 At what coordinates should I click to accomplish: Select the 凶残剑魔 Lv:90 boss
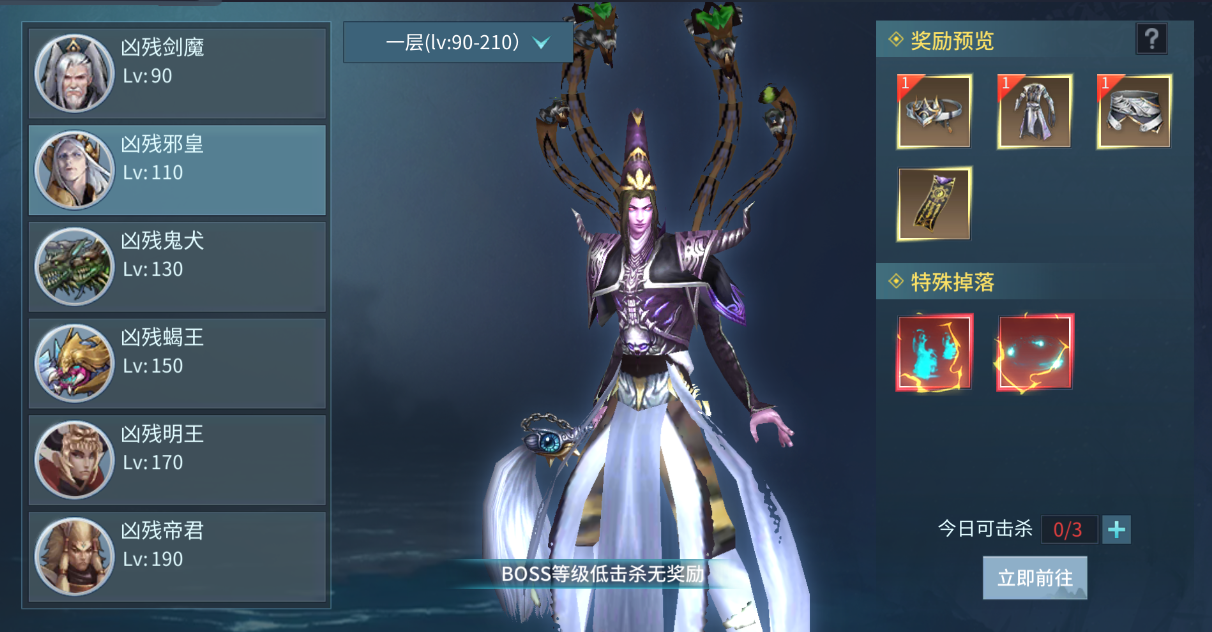pyautogui.click(x=178, y=73)
